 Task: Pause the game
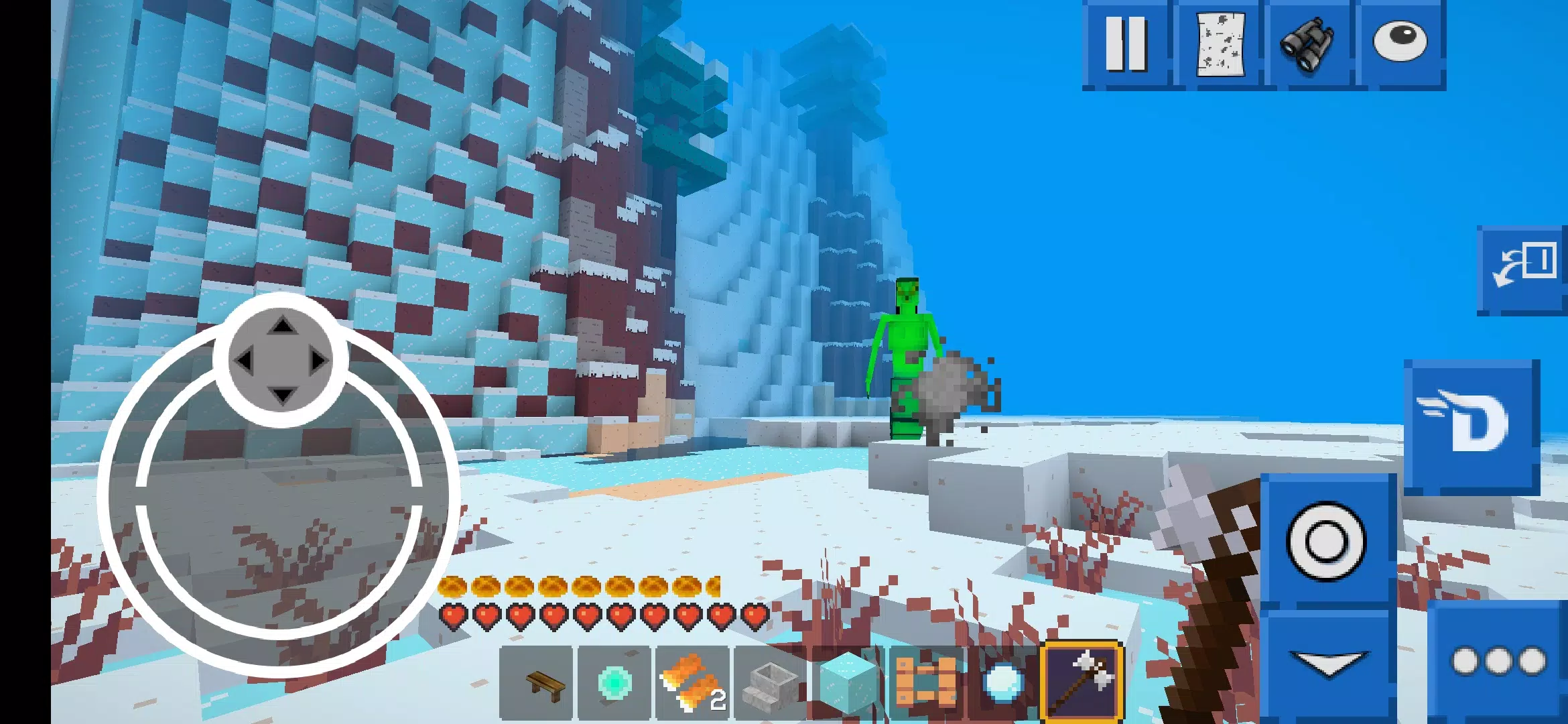pyautogui.click(x=1126, y=44)
